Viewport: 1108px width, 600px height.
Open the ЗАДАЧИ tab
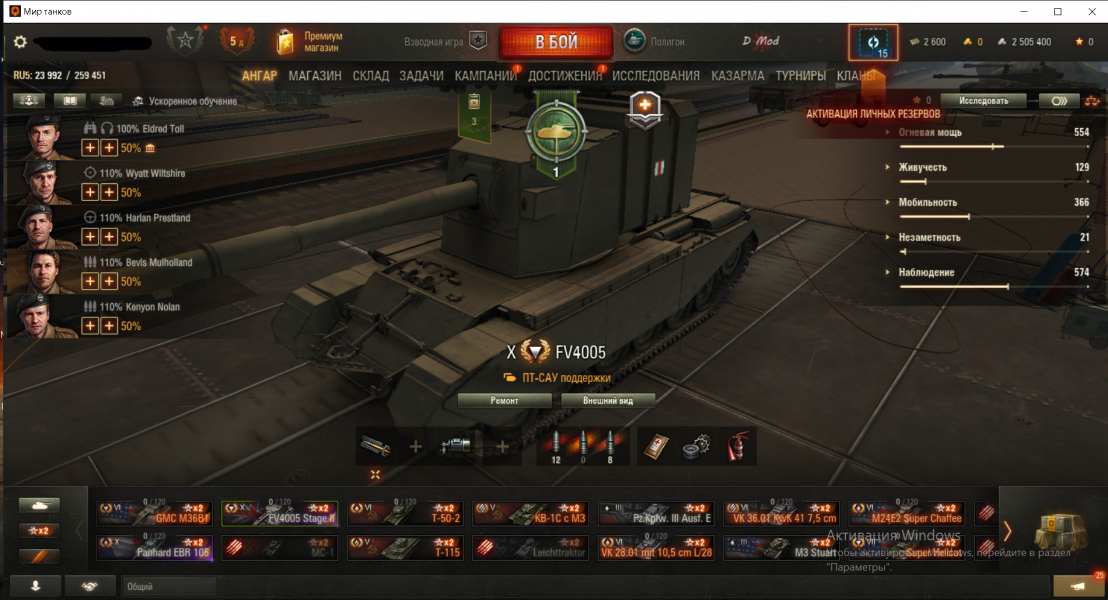(422, 76)
